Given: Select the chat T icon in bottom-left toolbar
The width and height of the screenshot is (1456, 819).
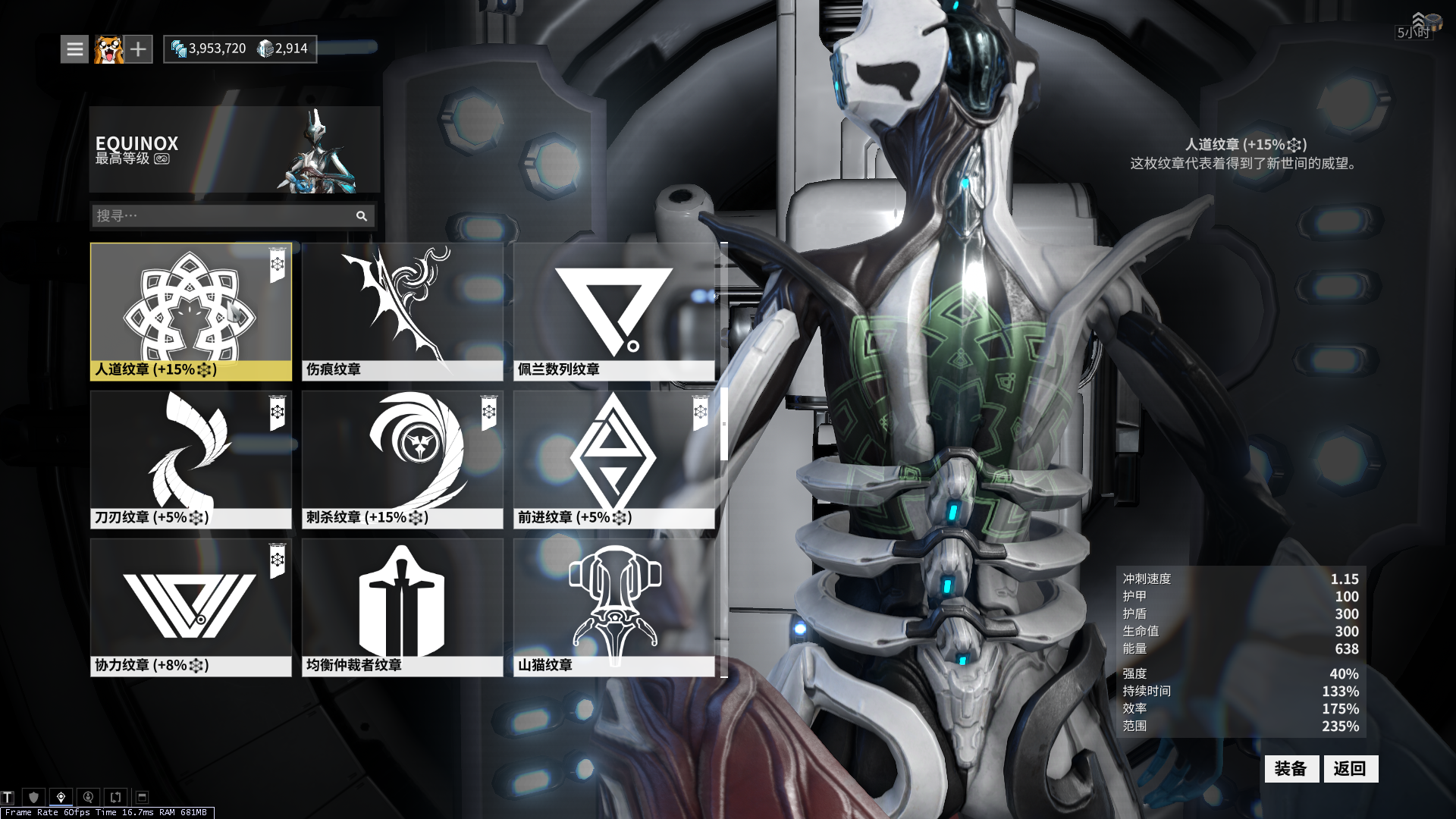Looking at the screenshot, I should tap(8, 797).
